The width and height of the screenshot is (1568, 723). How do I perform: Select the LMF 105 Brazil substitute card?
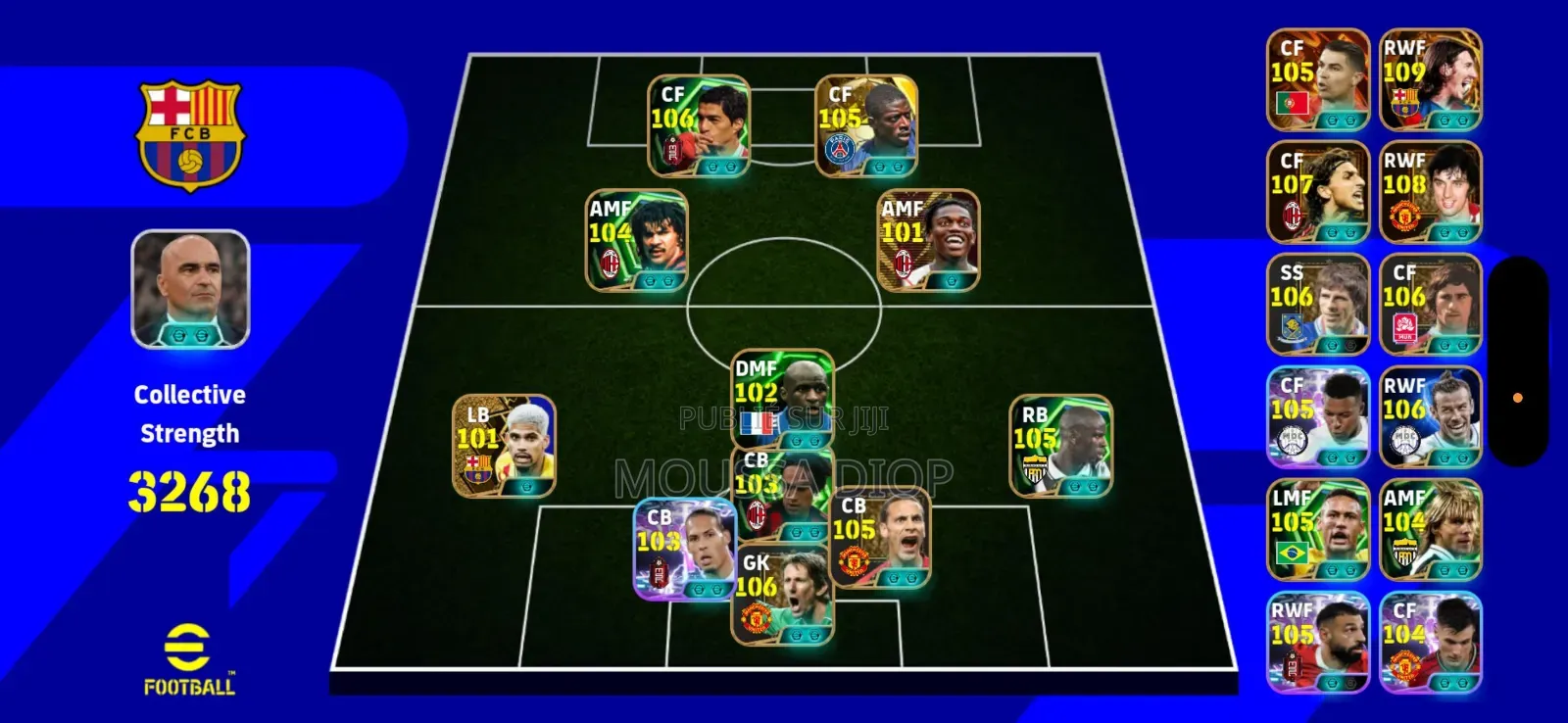(x=1318, y=530)
